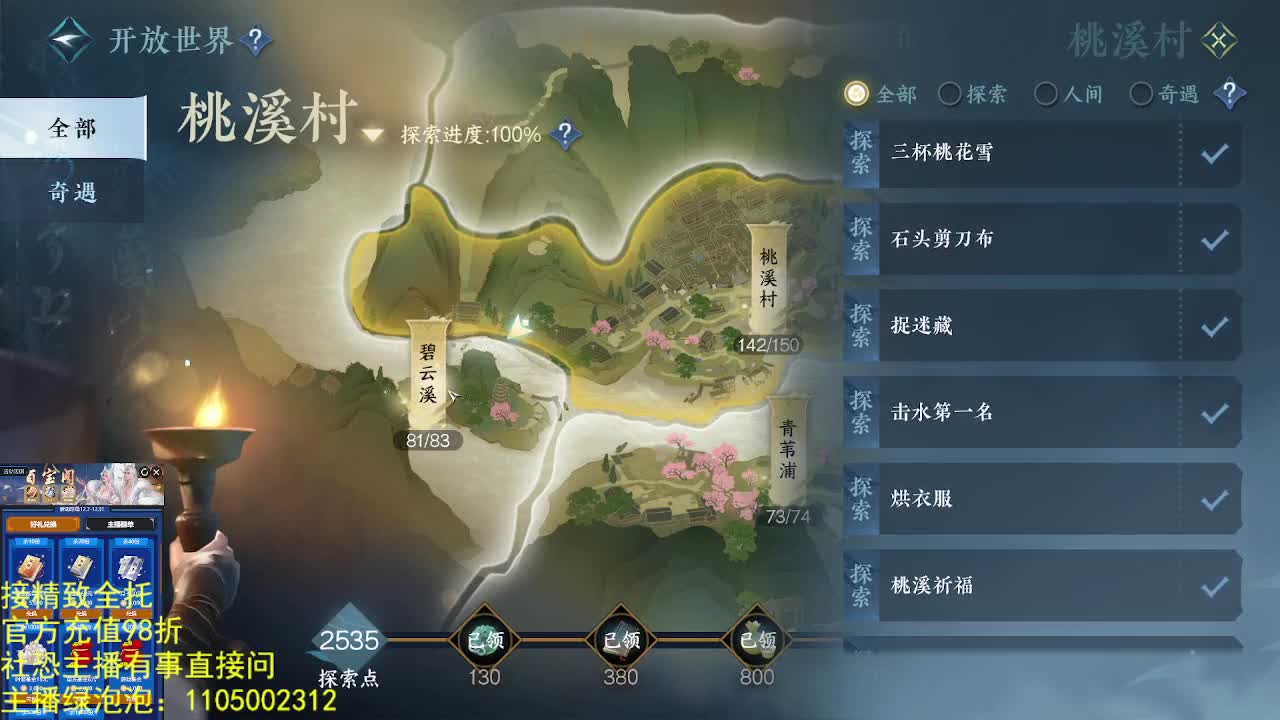
Task: Collapse the 三杯桃花雪 entry chevron
Action: click(1215, 152)
